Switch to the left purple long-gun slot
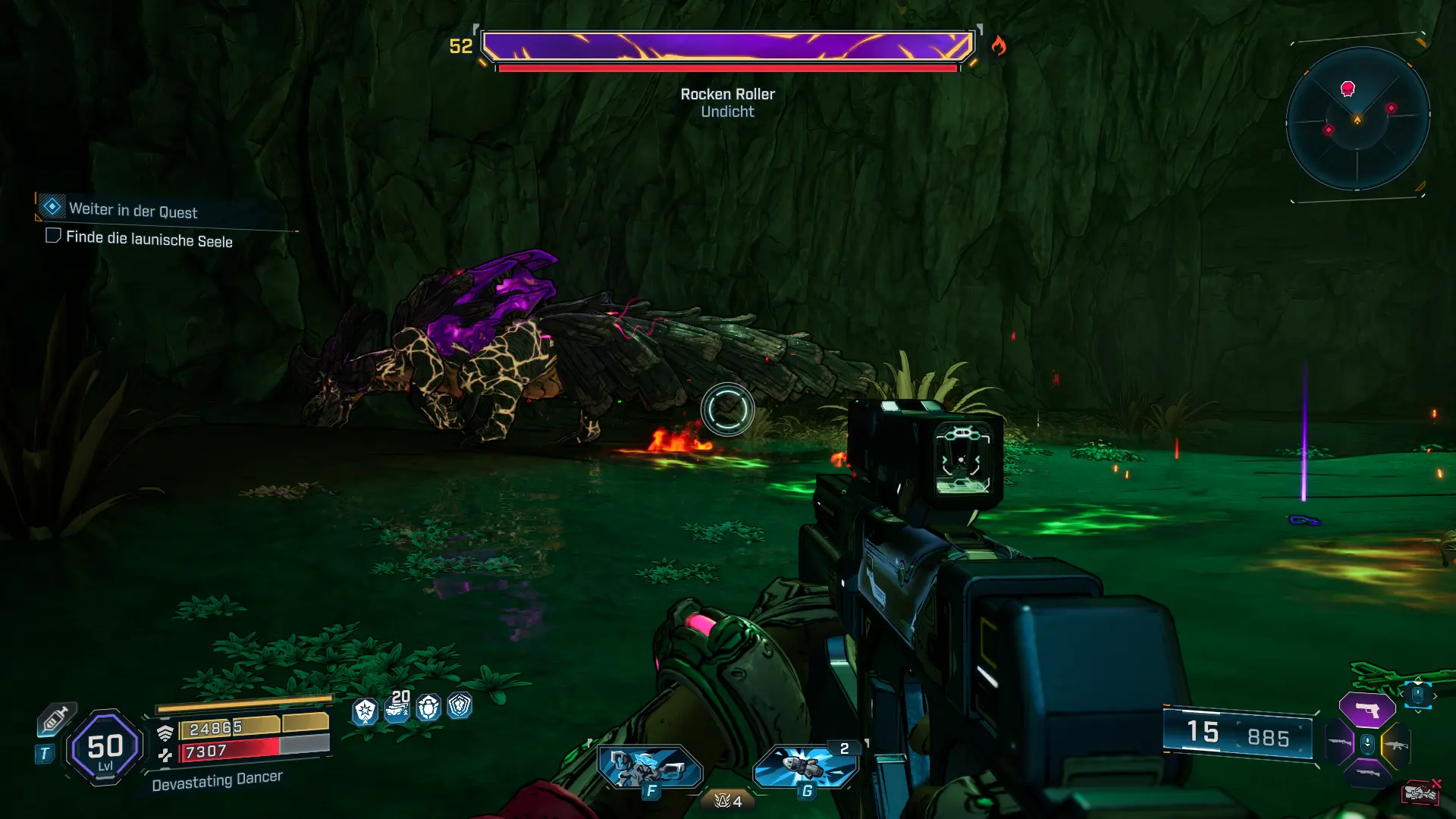This screenshot has height=819, width=1456. click(1339, 742)
